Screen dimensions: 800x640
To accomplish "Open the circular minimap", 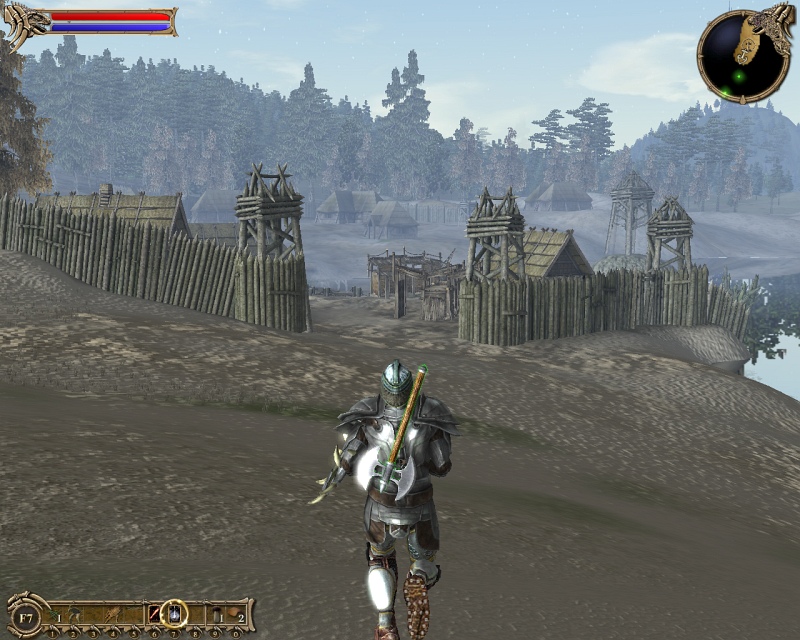I will [739, 56].
